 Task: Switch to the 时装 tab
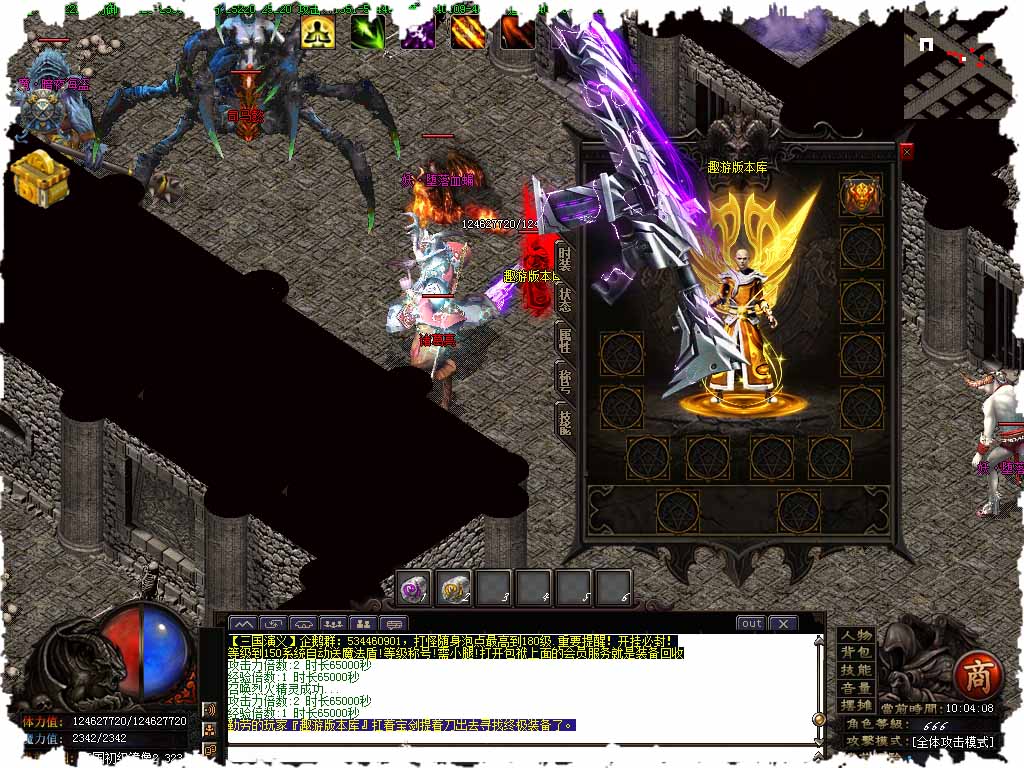tap(565, 258)
